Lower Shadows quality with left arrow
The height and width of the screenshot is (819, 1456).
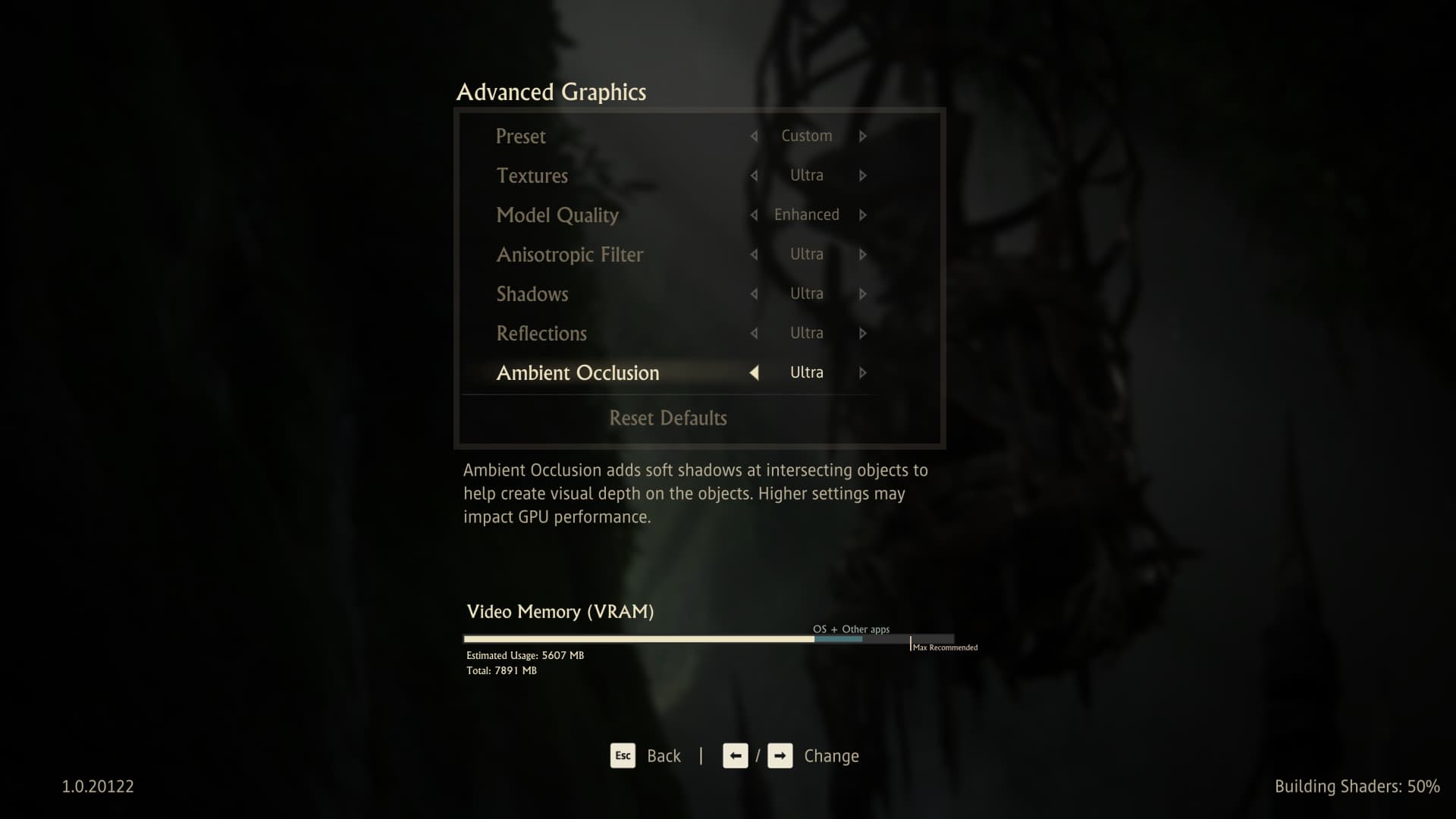click(x=754, y=294)
